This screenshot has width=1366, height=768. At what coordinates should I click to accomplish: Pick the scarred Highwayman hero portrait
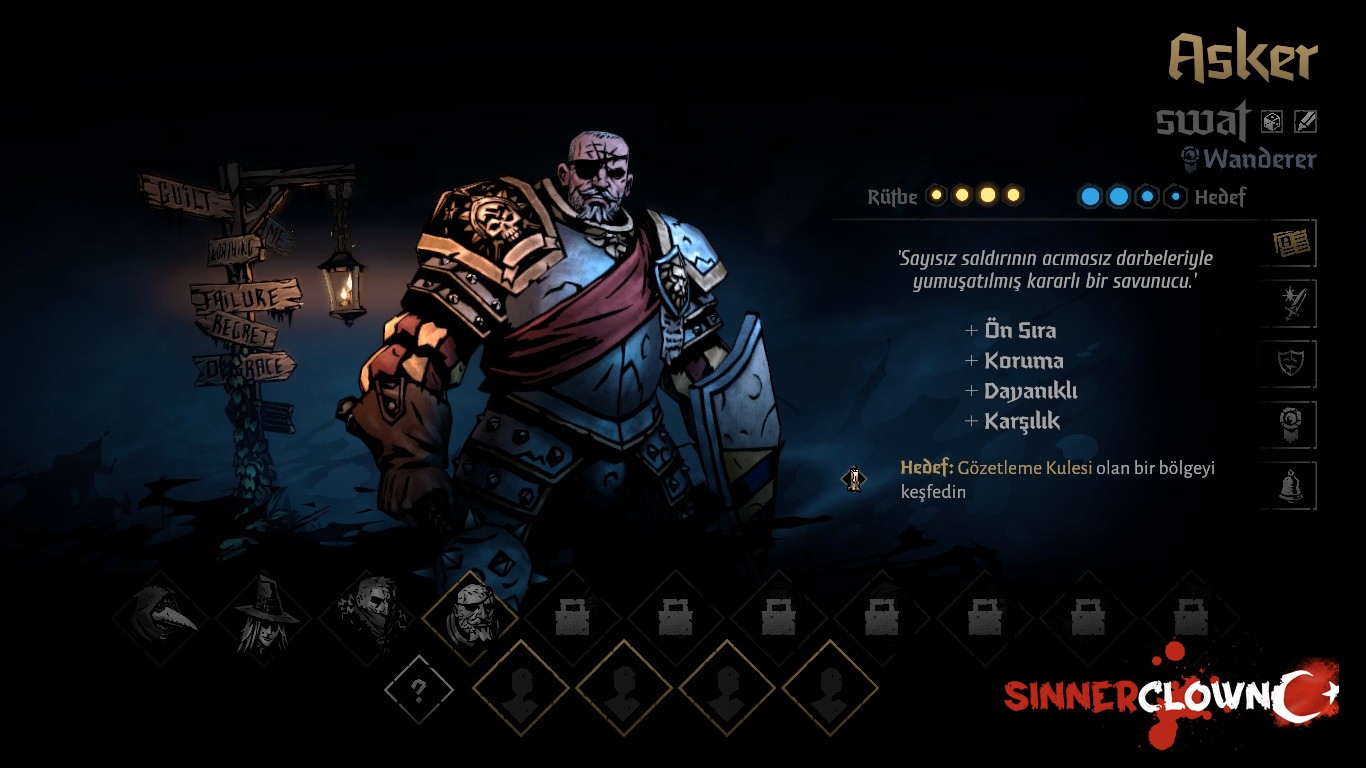point(367,617)
